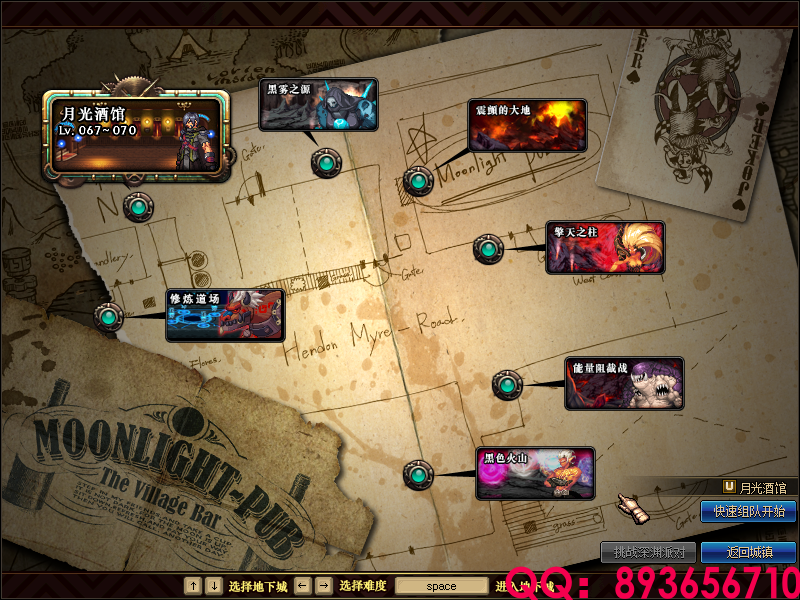Select the 月光酒馆 dungeon card

[x=136, y=136]
